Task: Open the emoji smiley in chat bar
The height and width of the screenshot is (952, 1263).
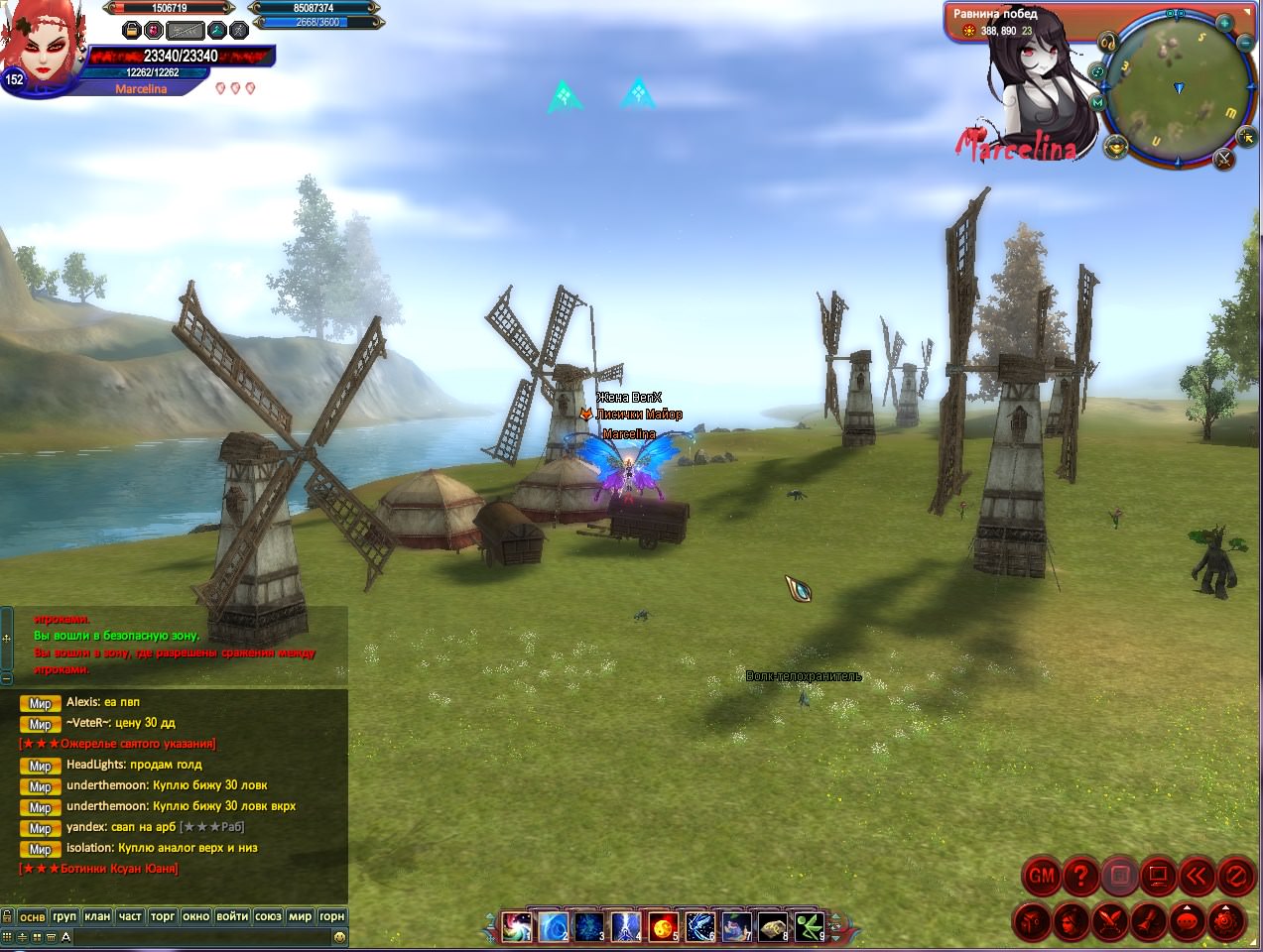Action: (339, 937)
